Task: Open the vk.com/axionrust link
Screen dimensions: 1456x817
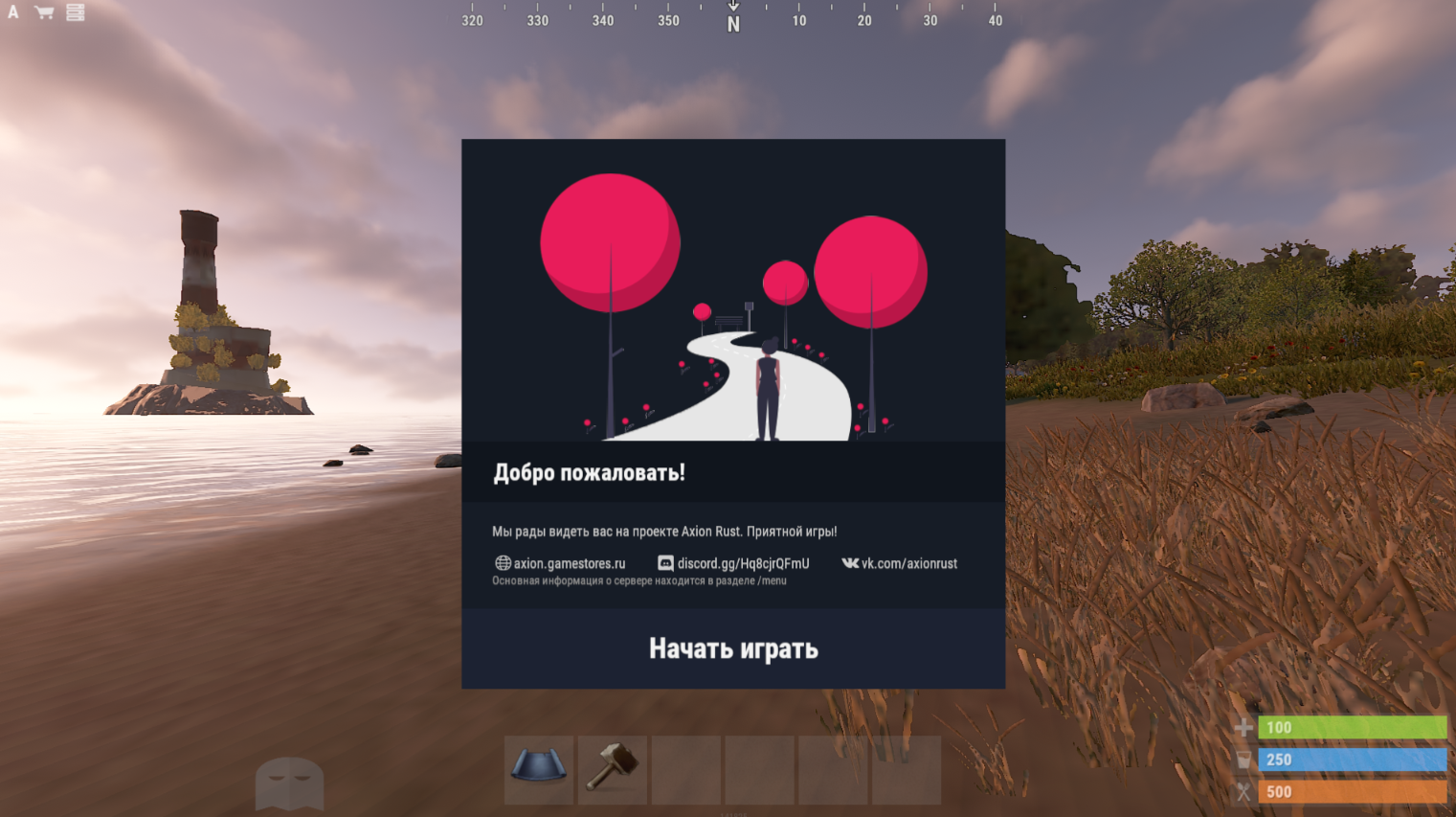Action: tap(909, 563)
